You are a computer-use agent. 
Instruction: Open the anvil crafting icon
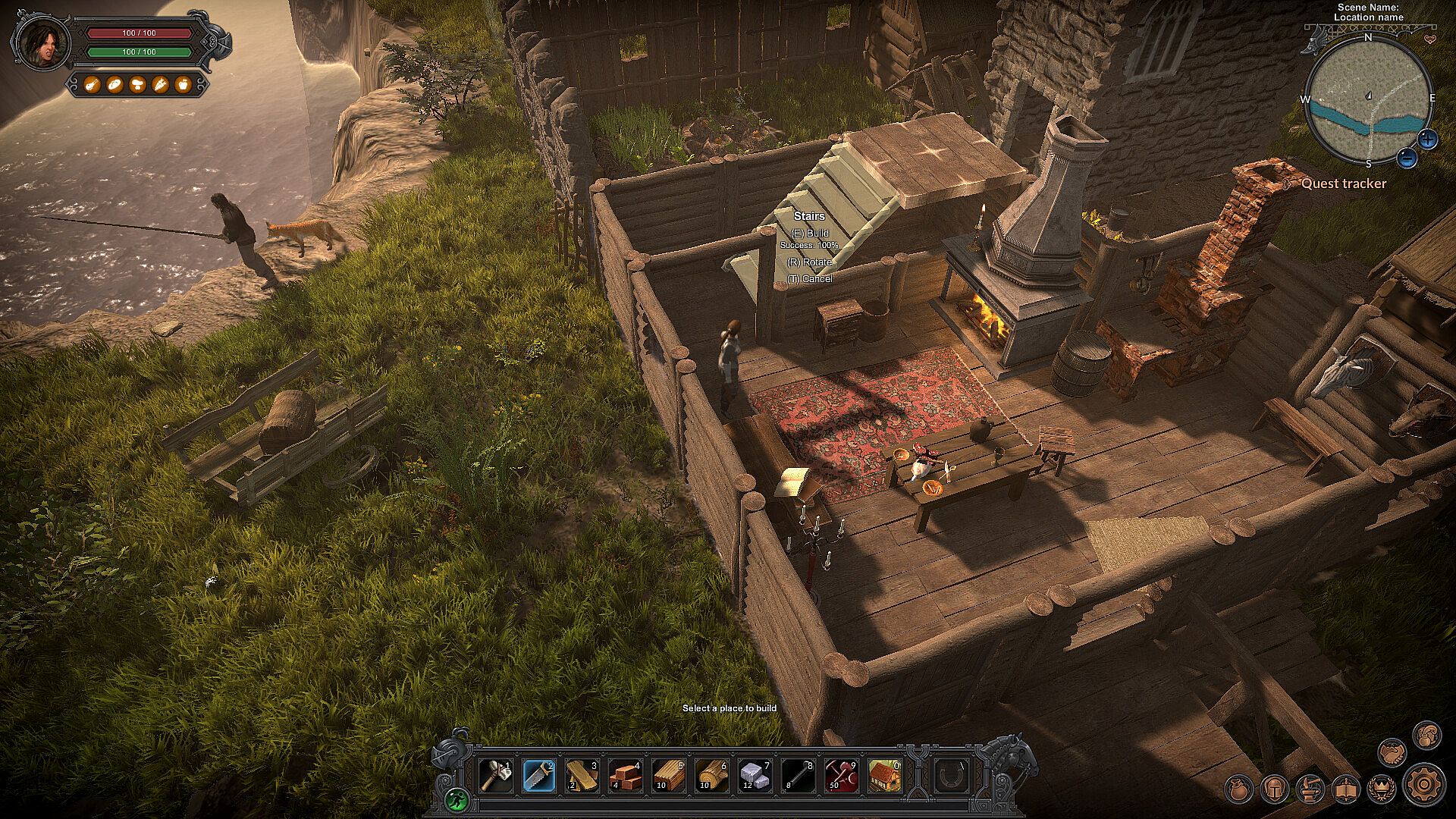1310,789
